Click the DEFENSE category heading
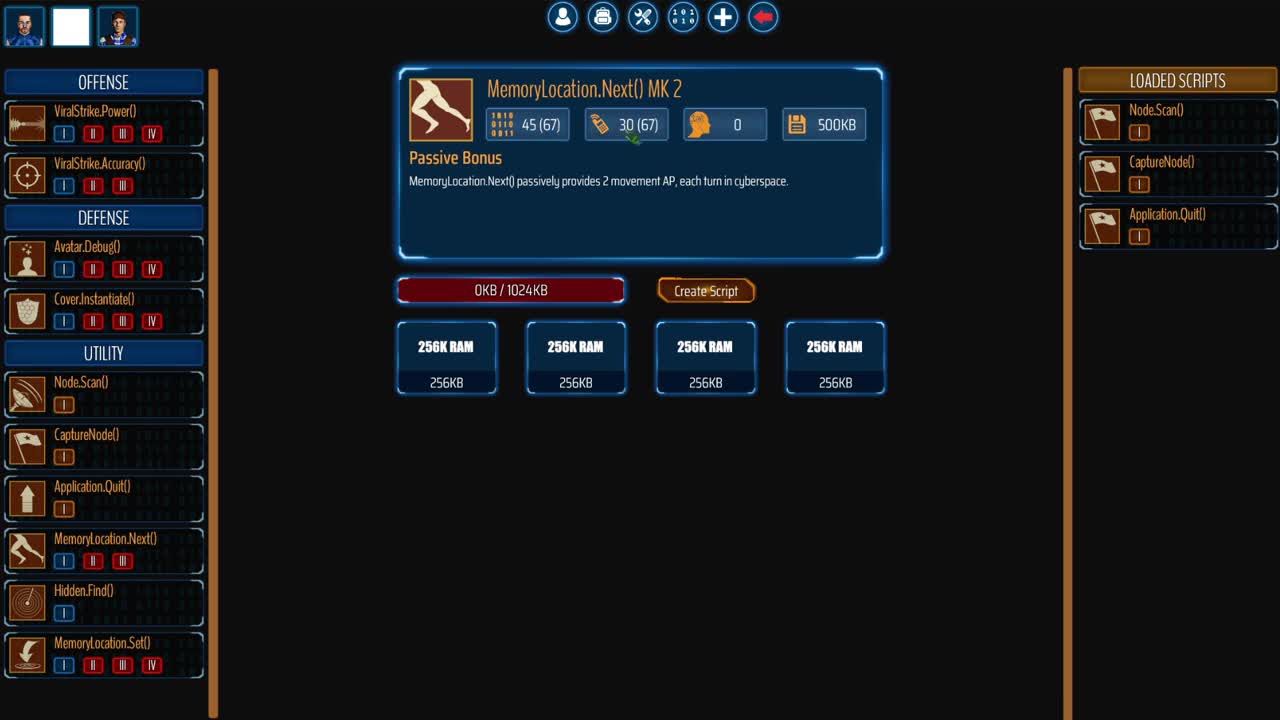This screenshot has width=1280, height=720. (104, 217)
